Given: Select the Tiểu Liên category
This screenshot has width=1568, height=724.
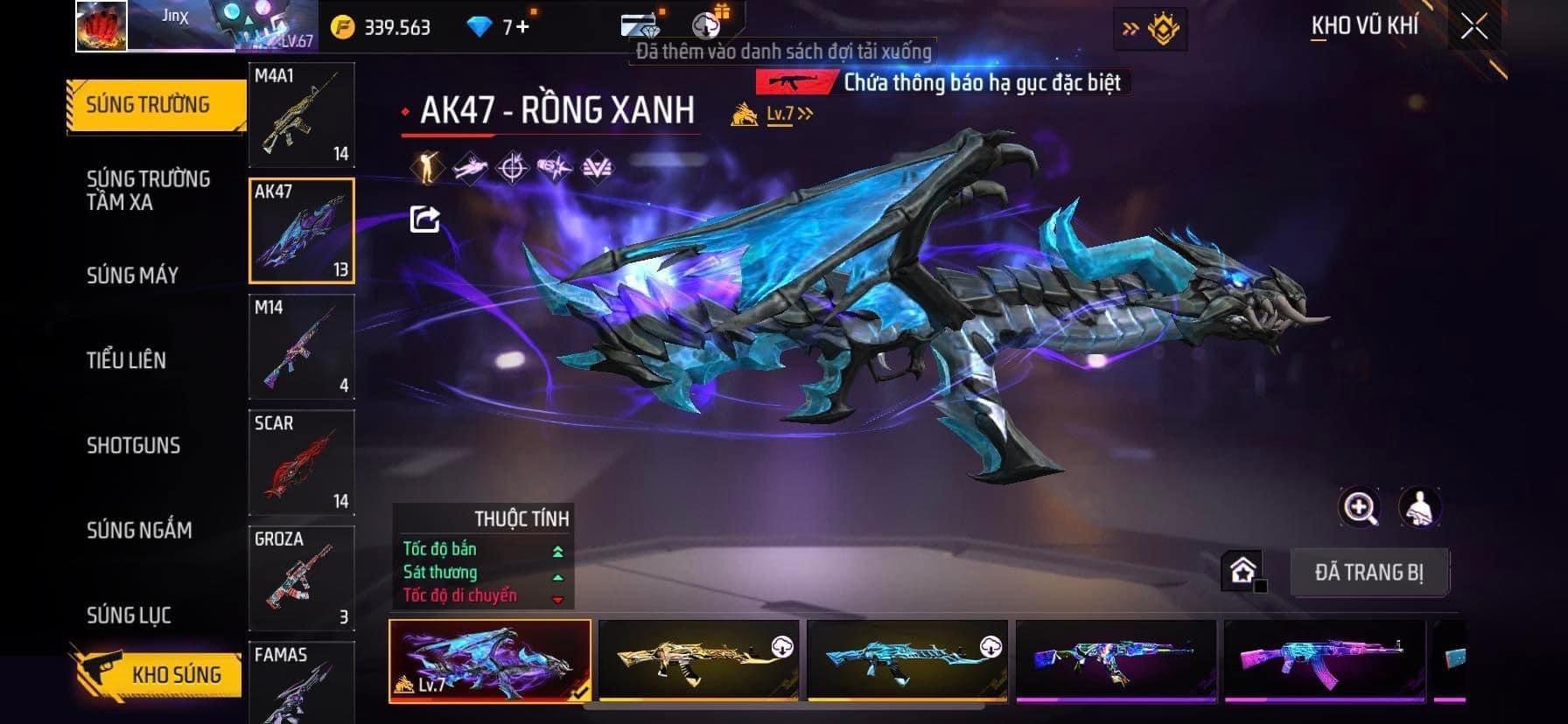Looking at the screenshot, I should point(126,360).
